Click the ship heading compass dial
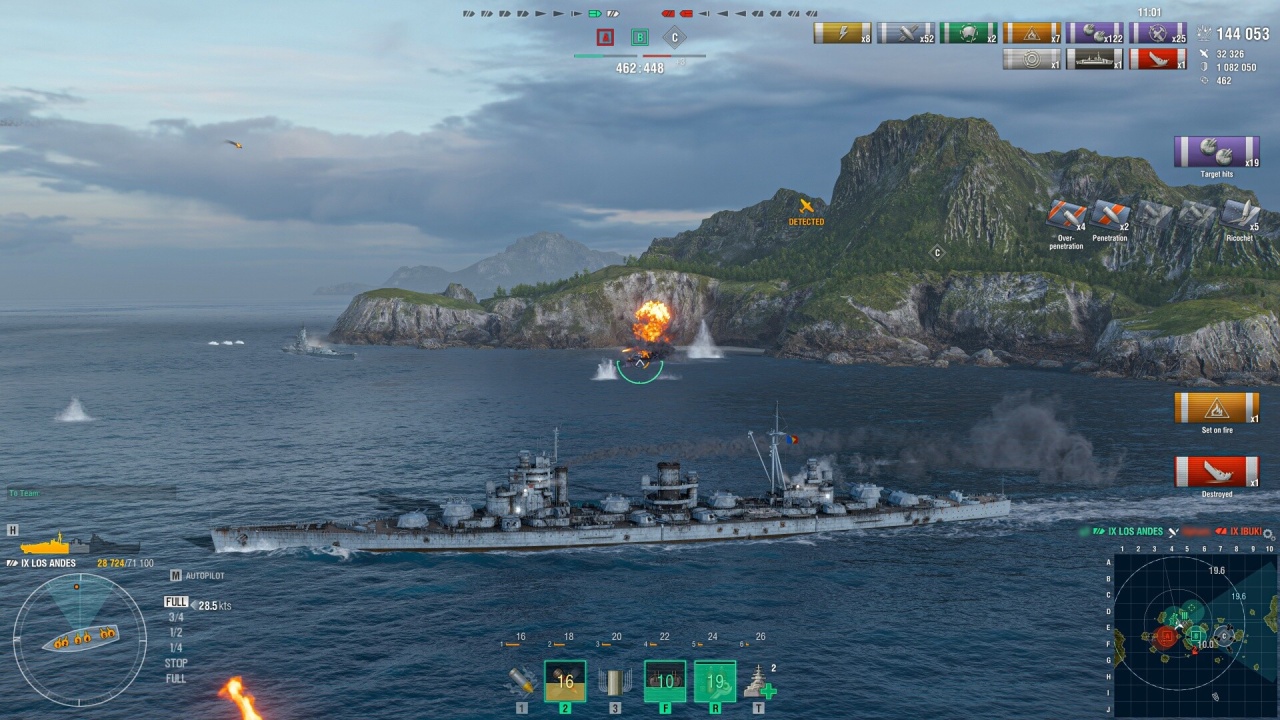Screen dimensions: 1280x720 click(x=80, y=638)
